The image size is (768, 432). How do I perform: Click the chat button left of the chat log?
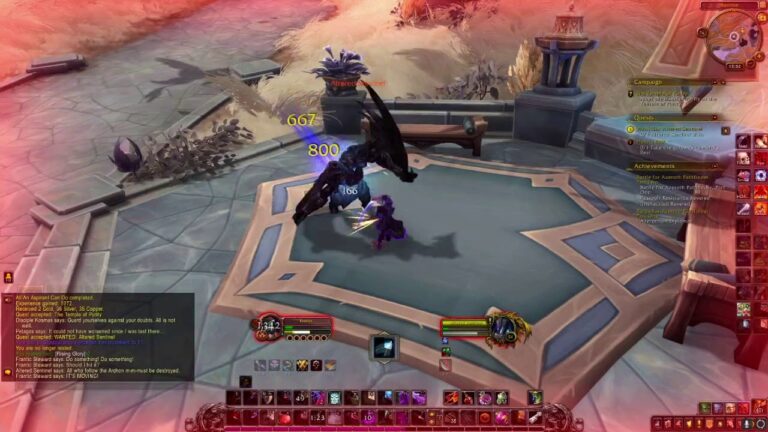point(7,277)
